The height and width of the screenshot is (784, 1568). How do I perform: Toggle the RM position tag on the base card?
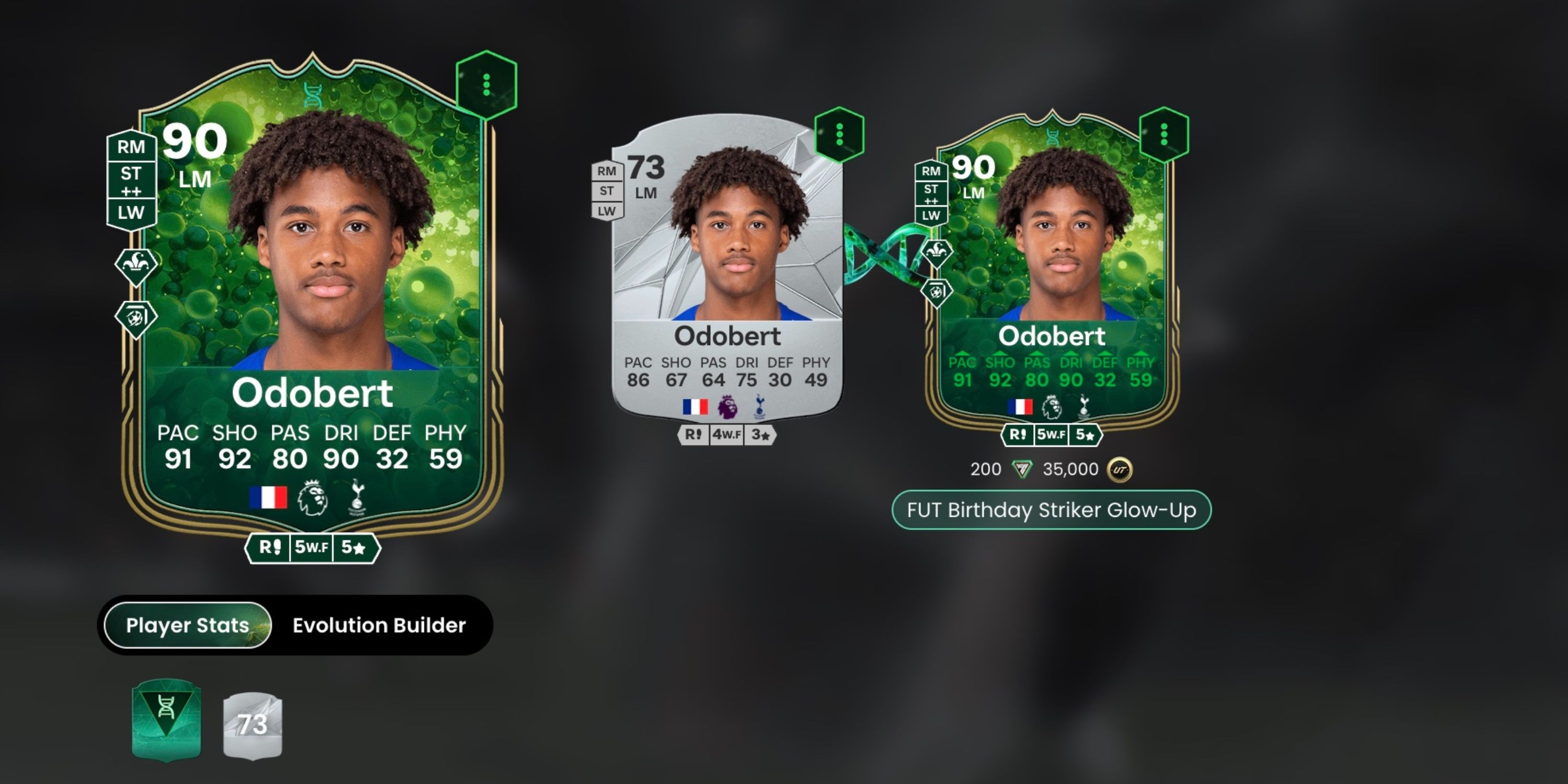607,170
